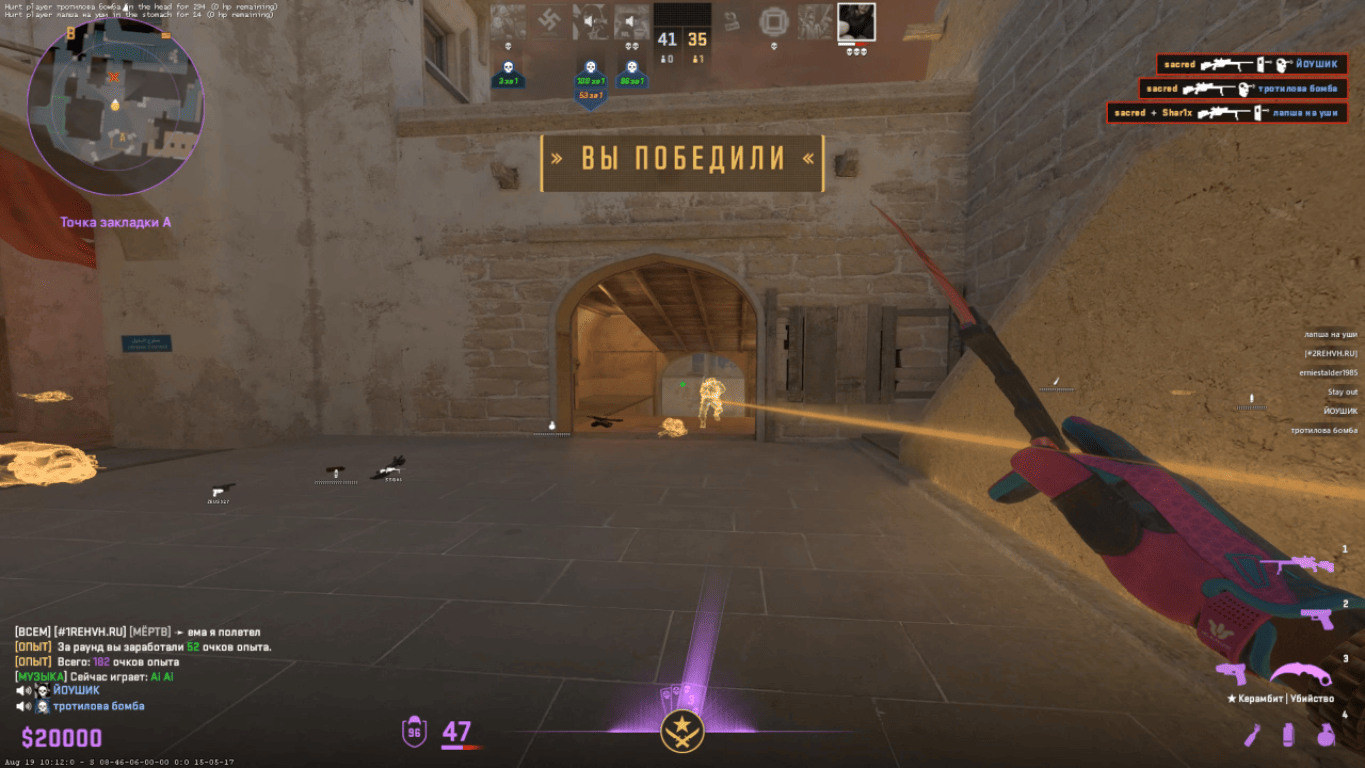Select the sniper rifle in slot 1
The width and height of the screenshot is (1365, 768).
[x=1296, y=566]
